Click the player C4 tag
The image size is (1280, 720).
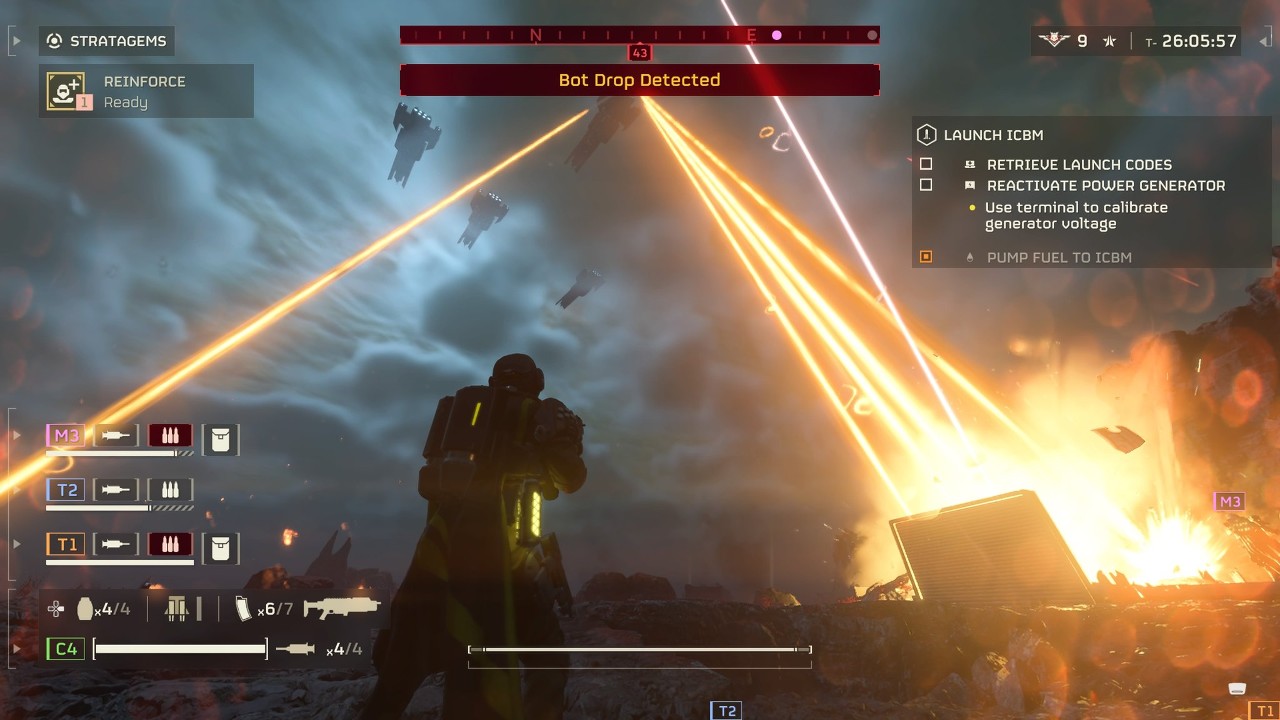[65, 649]
